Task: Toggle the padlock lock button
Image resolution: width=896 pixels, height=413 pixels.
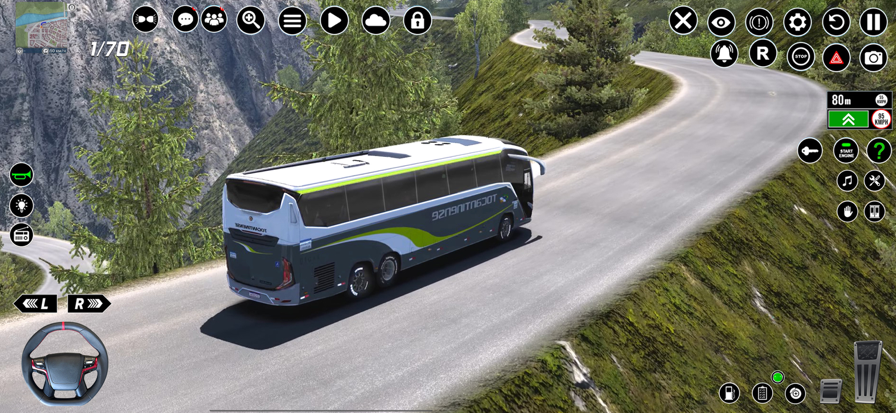Action: pyautogui.click(x=417, y=20)
